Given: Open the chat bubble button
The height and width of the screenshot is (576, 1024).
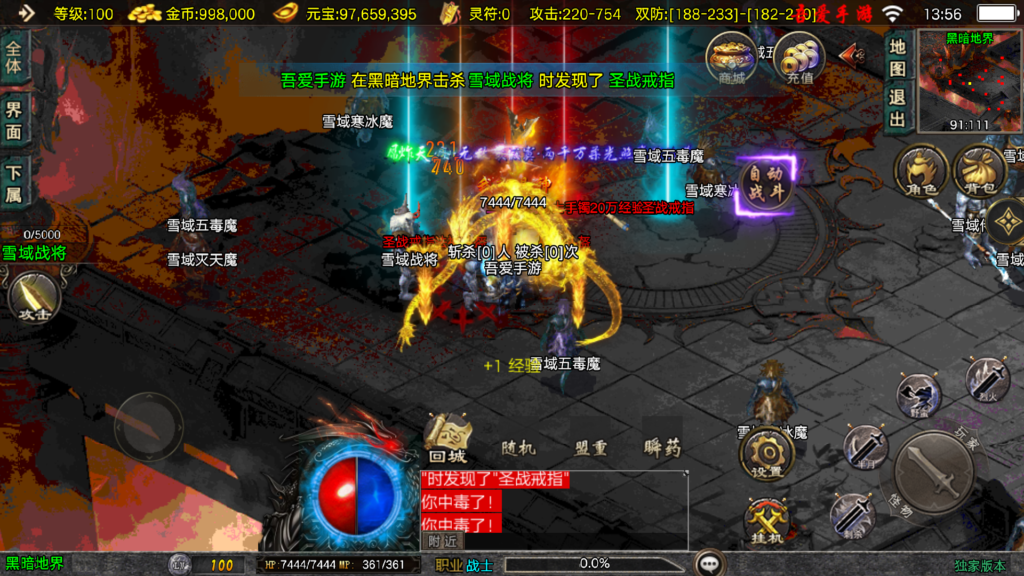Looking at the screenshot, I should pos(710,563).
